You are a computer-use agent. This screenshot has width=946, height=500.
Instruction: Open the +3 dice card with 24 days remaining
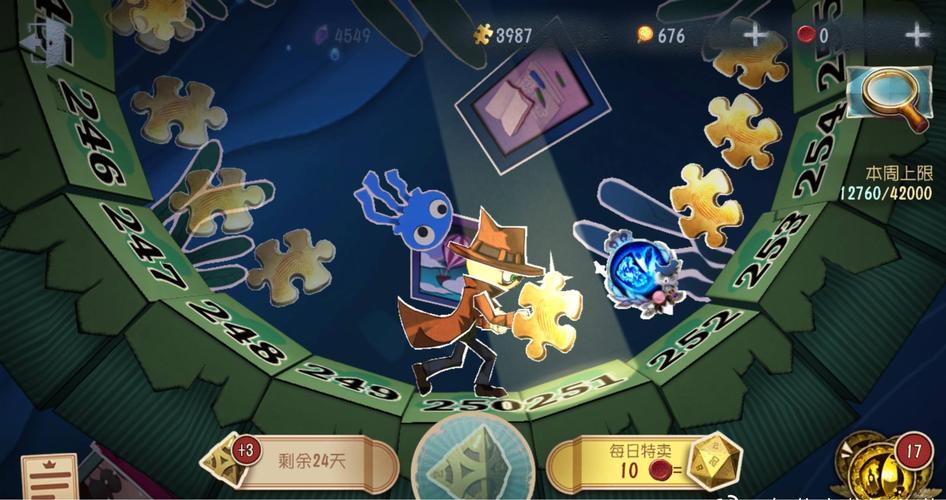(x=299, y=462)
